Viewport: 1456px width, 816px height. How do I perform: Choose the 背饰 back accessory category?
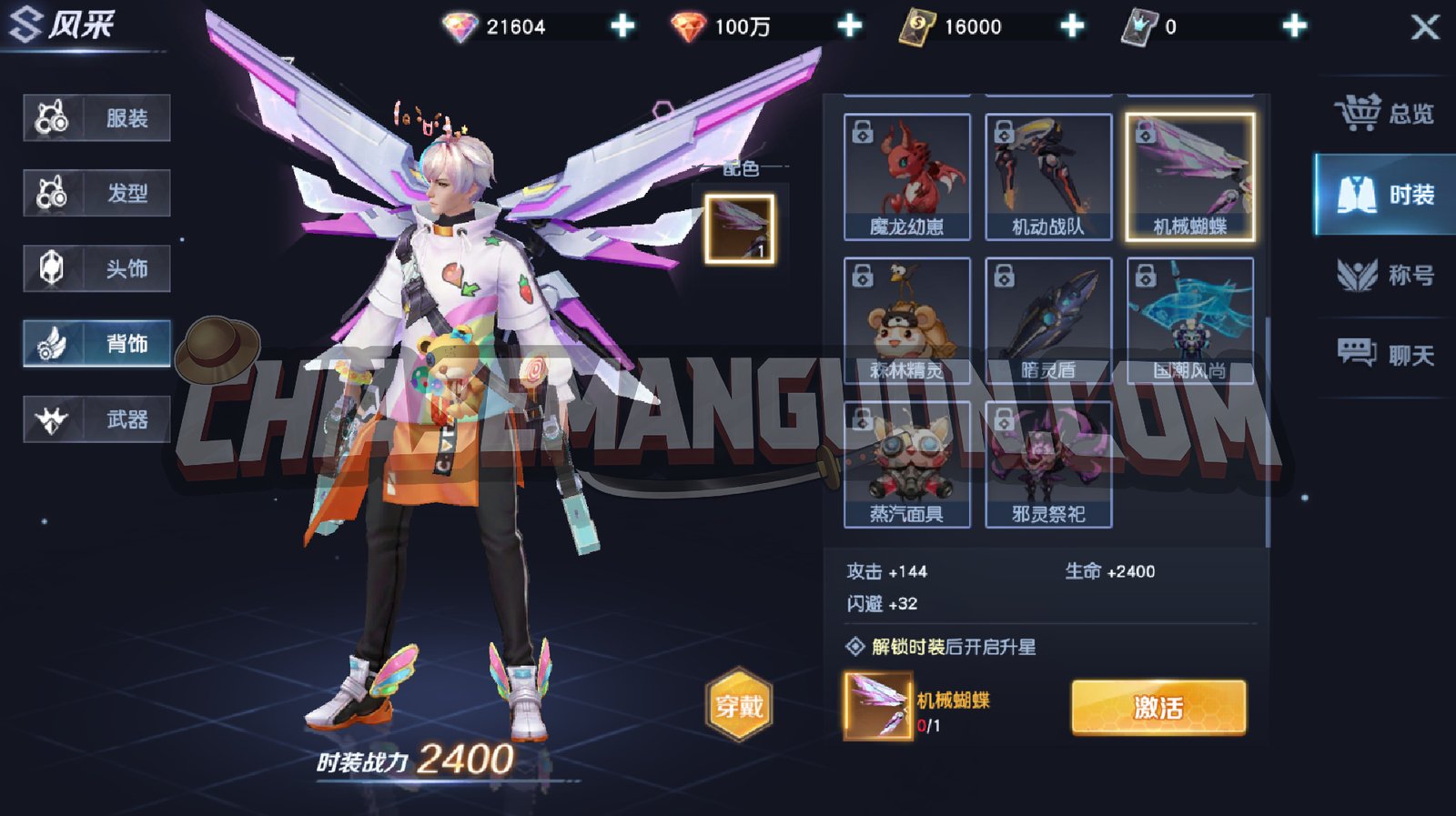point(97,343)
